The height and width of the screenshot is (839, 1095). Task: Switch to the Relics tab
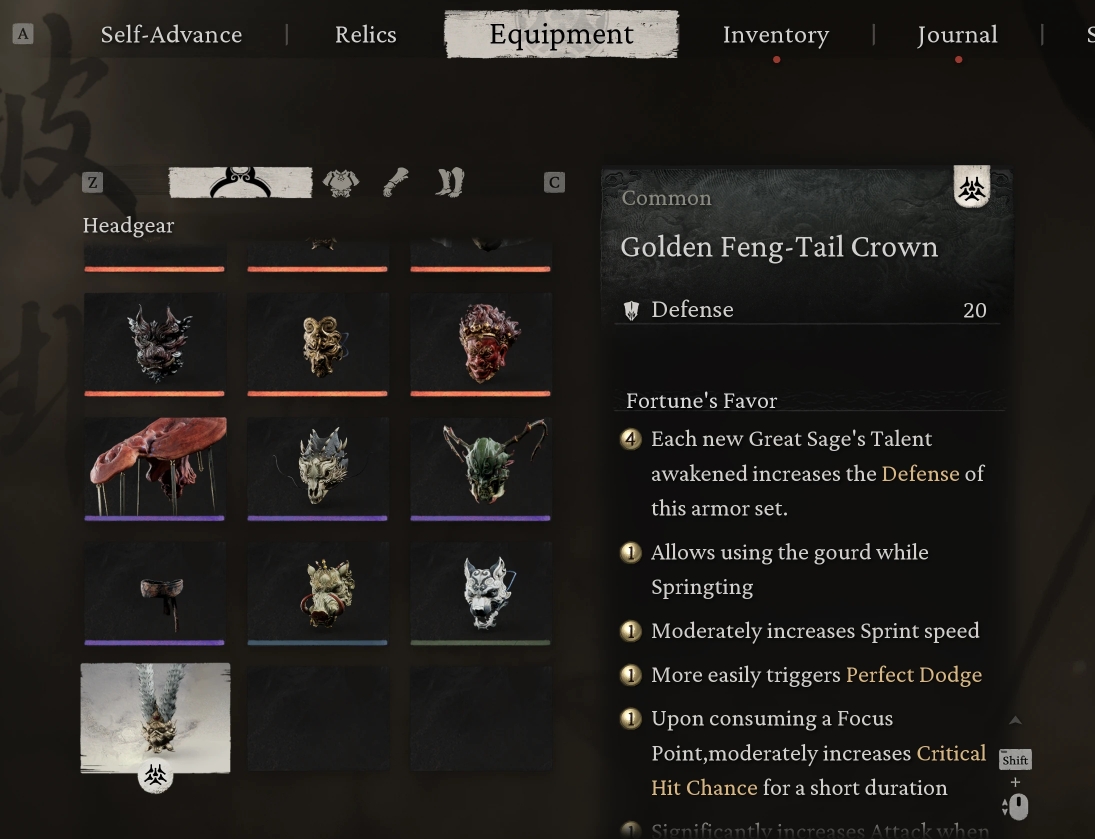[365, 35]
